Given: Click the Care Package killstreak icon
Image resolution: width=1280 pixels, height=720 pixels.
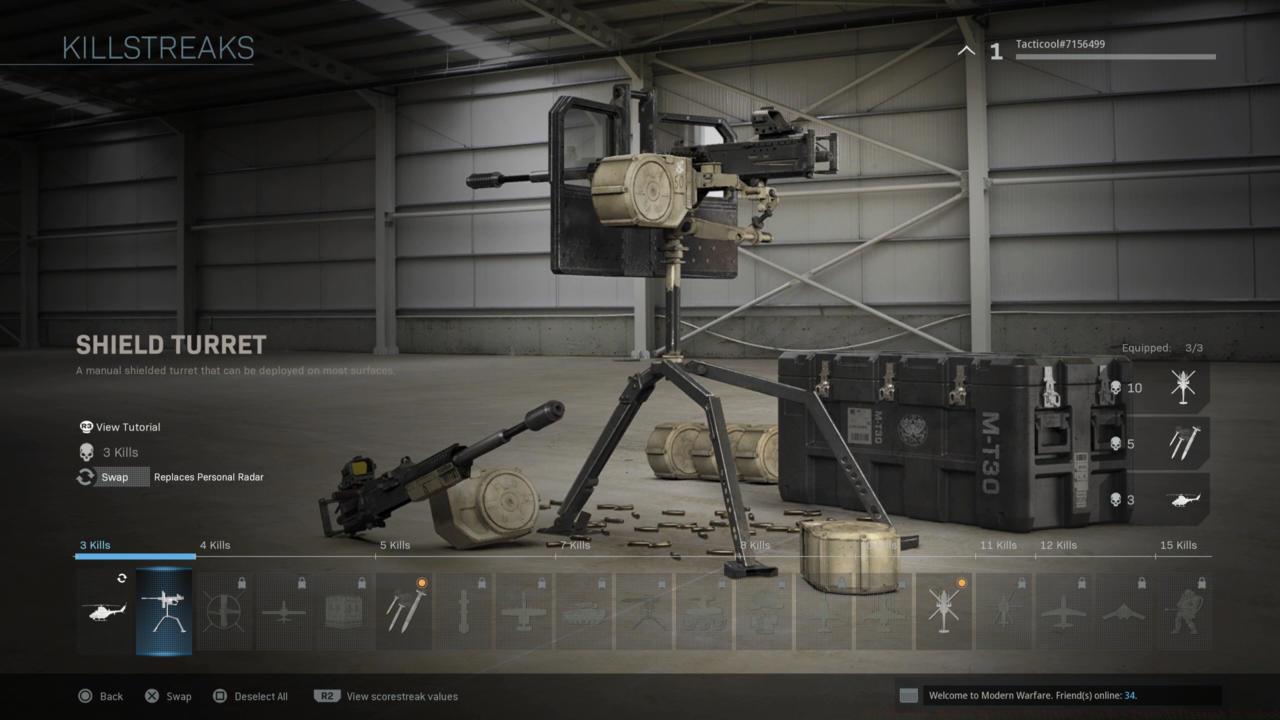Looking at the screenshot, I should coord(345,610).
